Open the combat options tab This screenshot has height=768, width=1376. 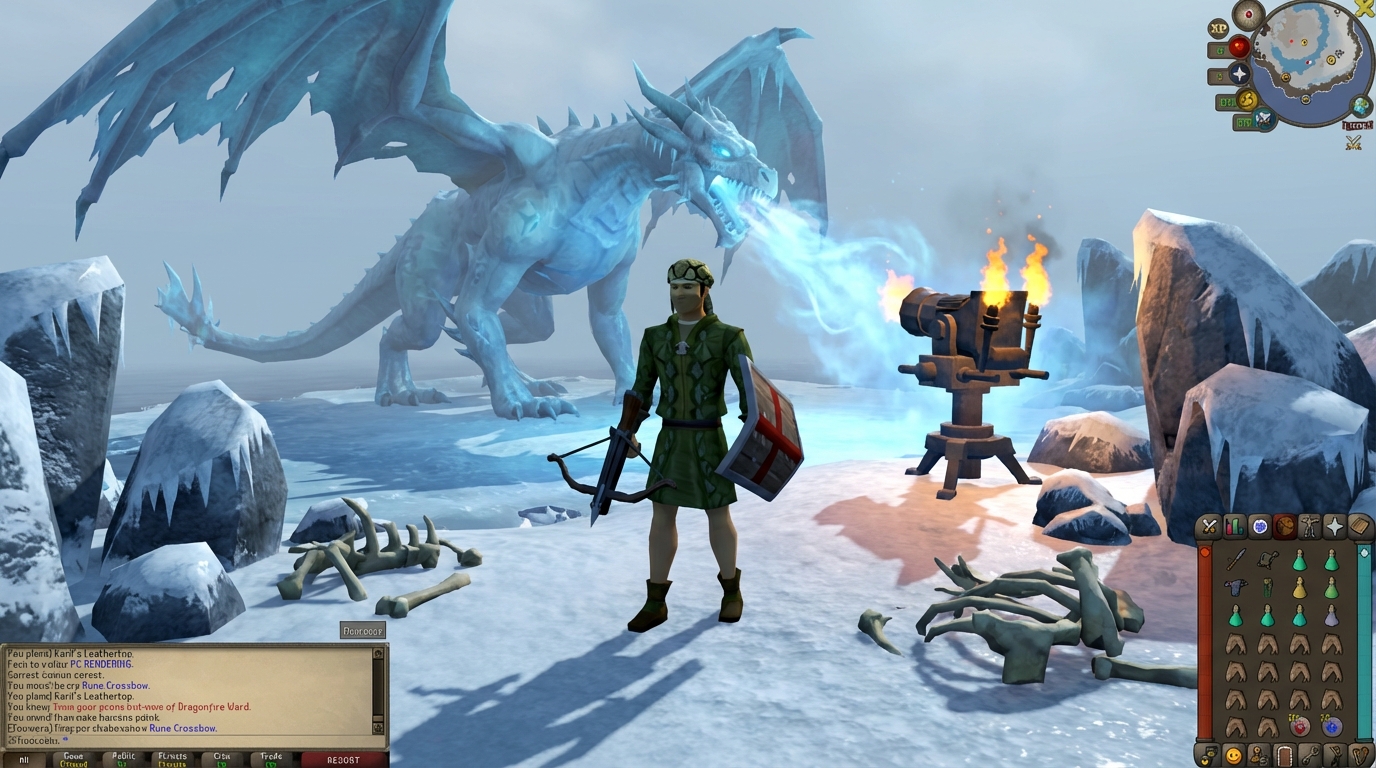point(1210,526)
